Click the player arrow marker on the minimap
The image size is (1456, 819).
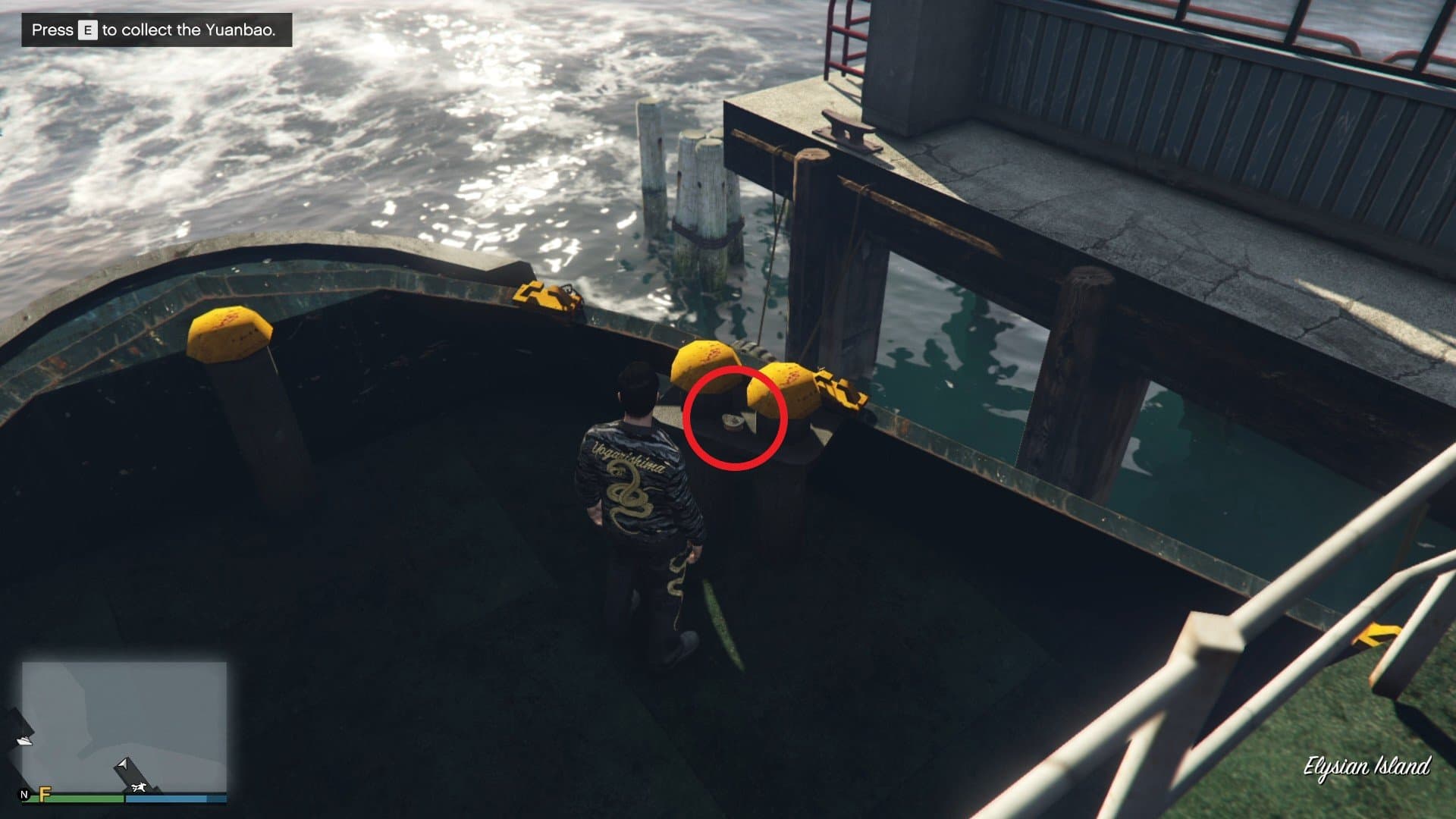(x=122, y=764)
